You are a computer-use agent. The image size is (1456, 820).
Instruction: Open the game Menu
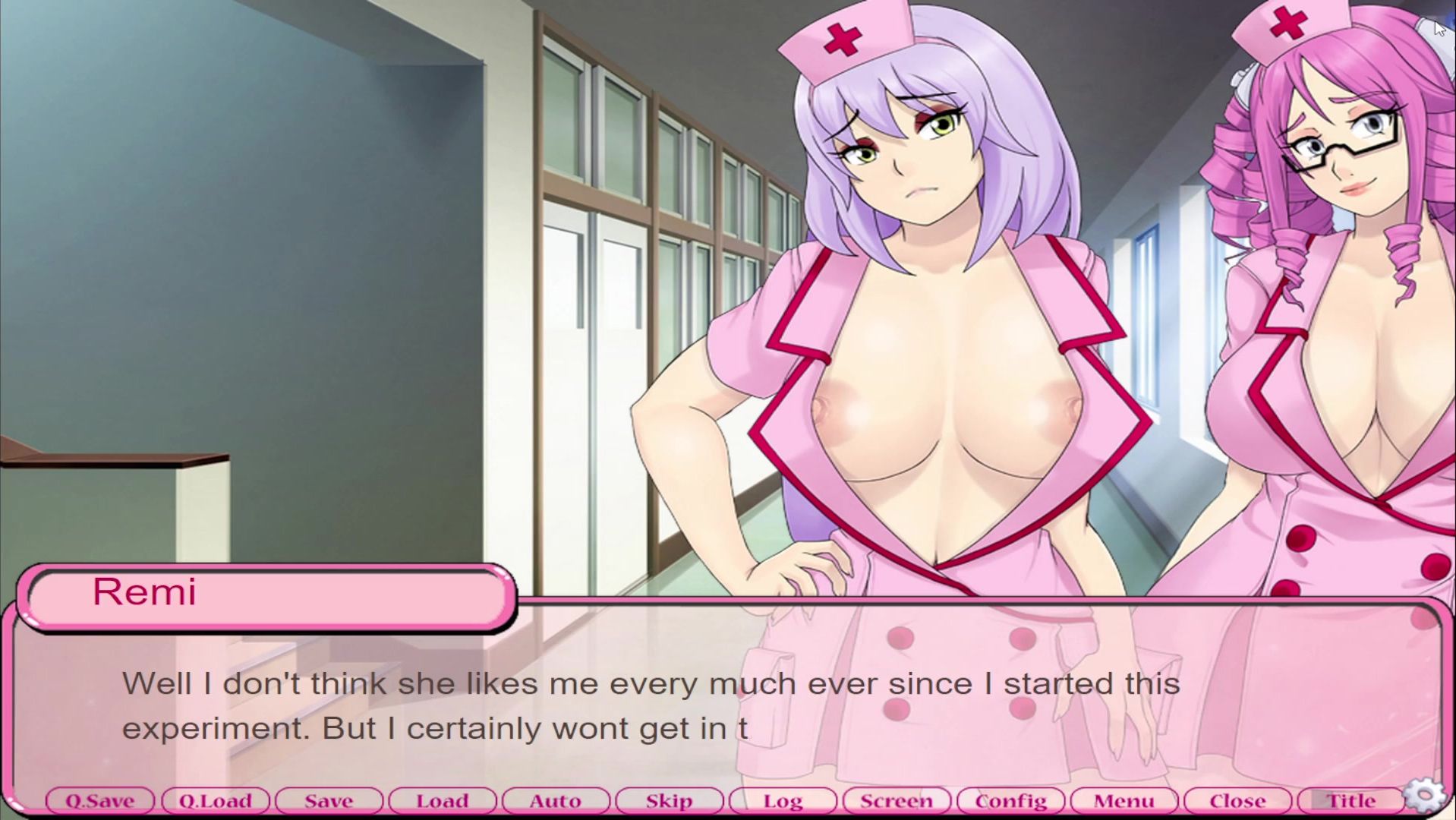(x=1124, y=800)
